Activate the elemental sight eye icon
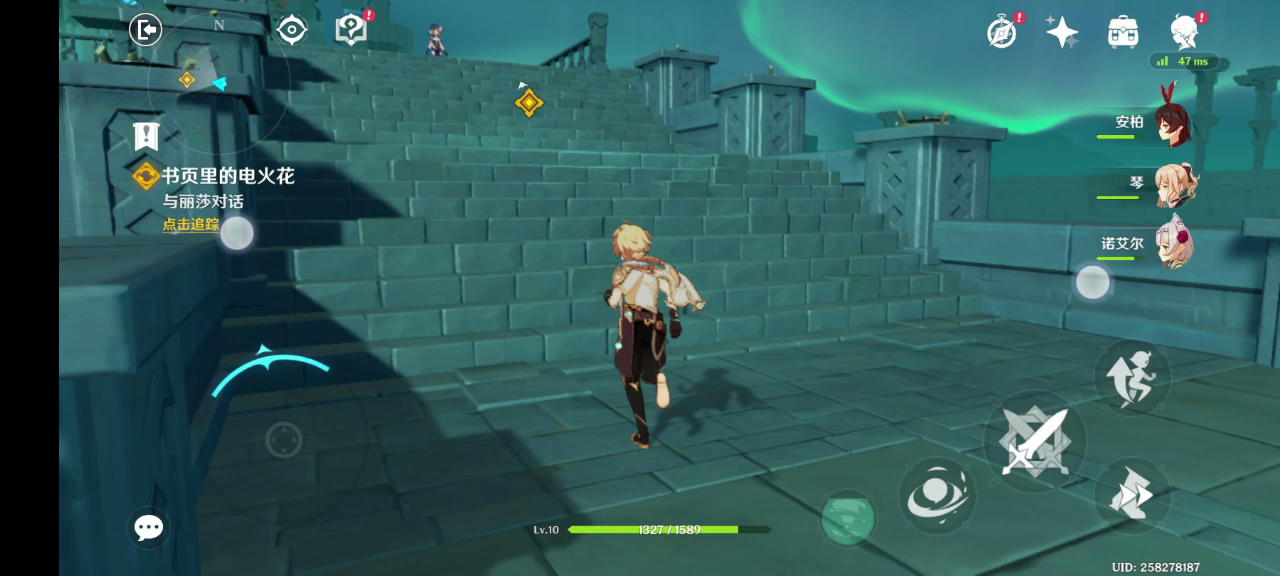The image size is (1280, 576). (291, 30)
